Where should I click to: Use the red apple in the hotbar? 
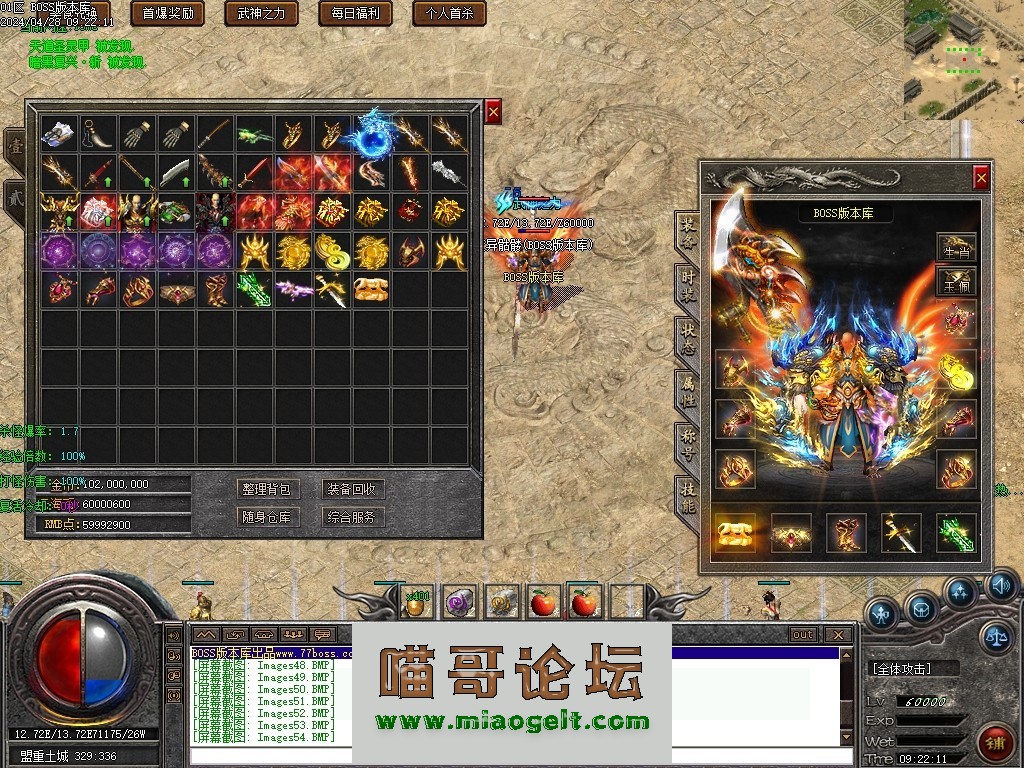[x=543, y=602]
